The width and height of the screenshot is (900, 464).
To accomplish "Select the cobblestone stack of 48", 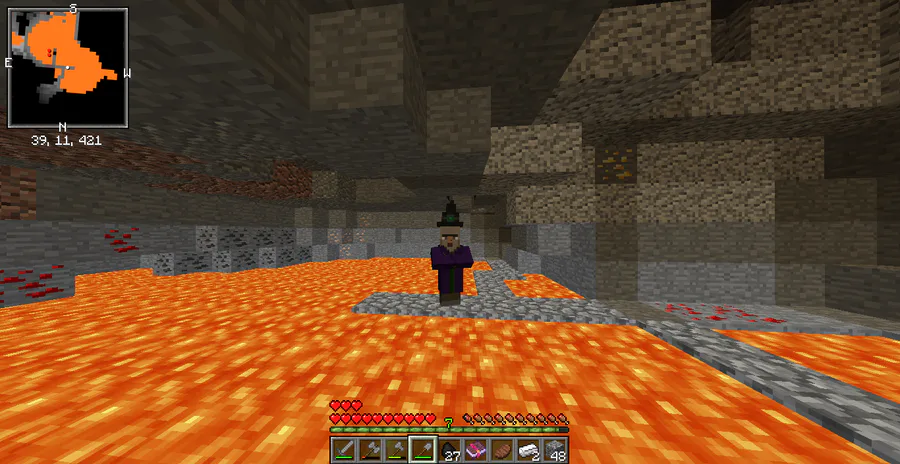I will pos(555,450).
